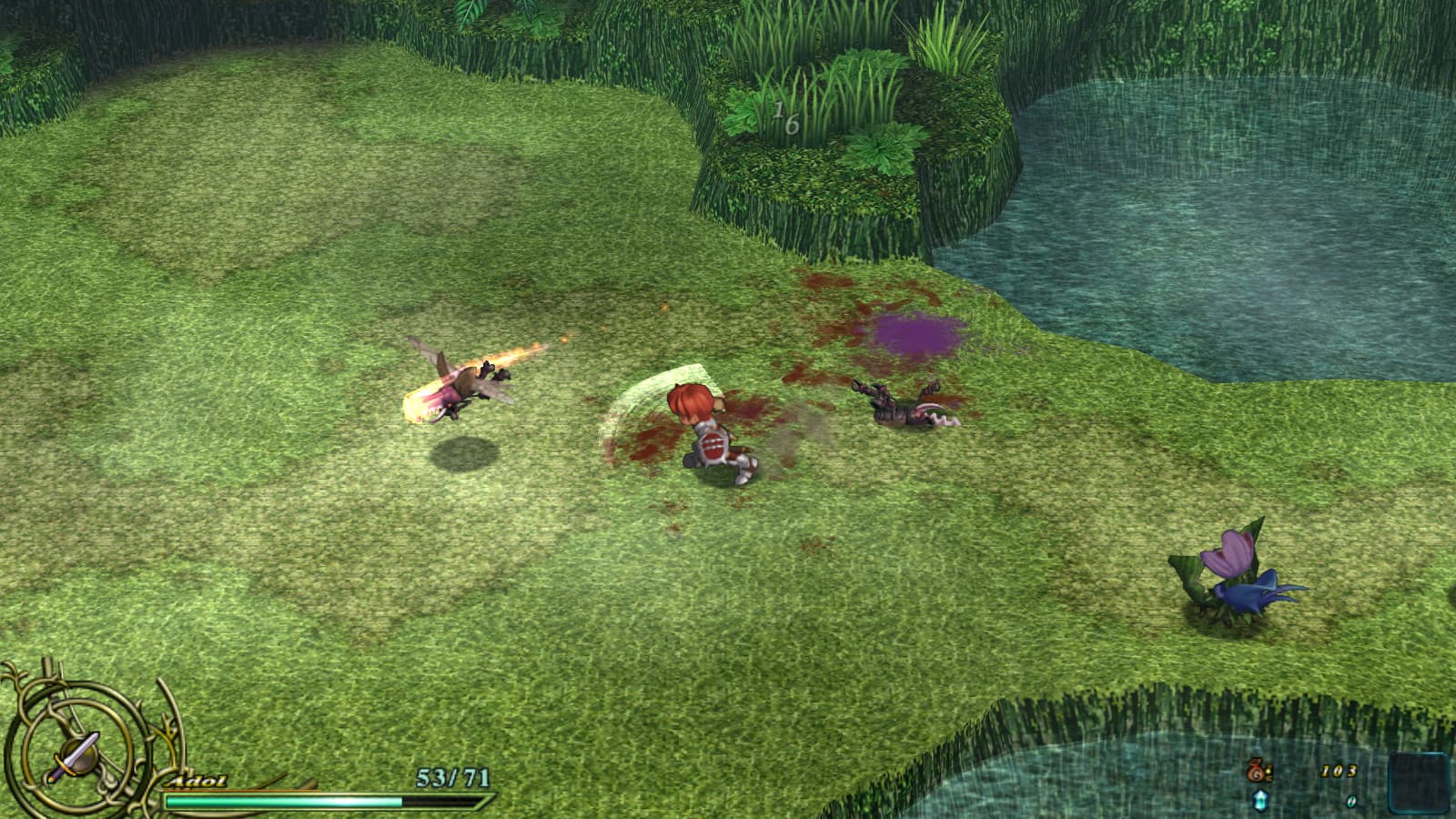Screen dimensions: 1456x819
Task: Click the teal zero counter beside the crystal
Action: (x=1351, y=801)
